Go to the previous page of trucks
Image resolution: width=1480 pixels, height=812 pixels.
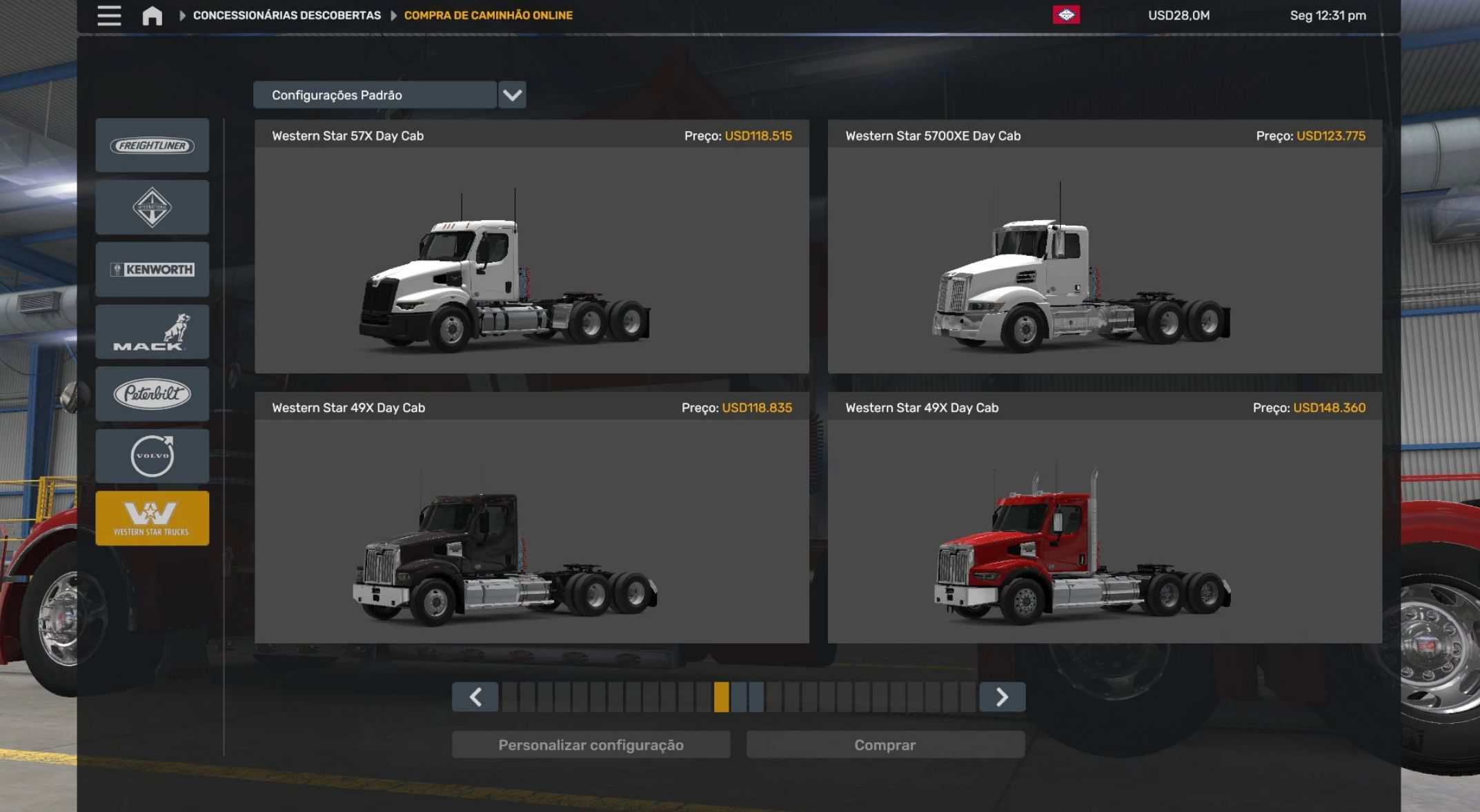[x=475, y=697]
